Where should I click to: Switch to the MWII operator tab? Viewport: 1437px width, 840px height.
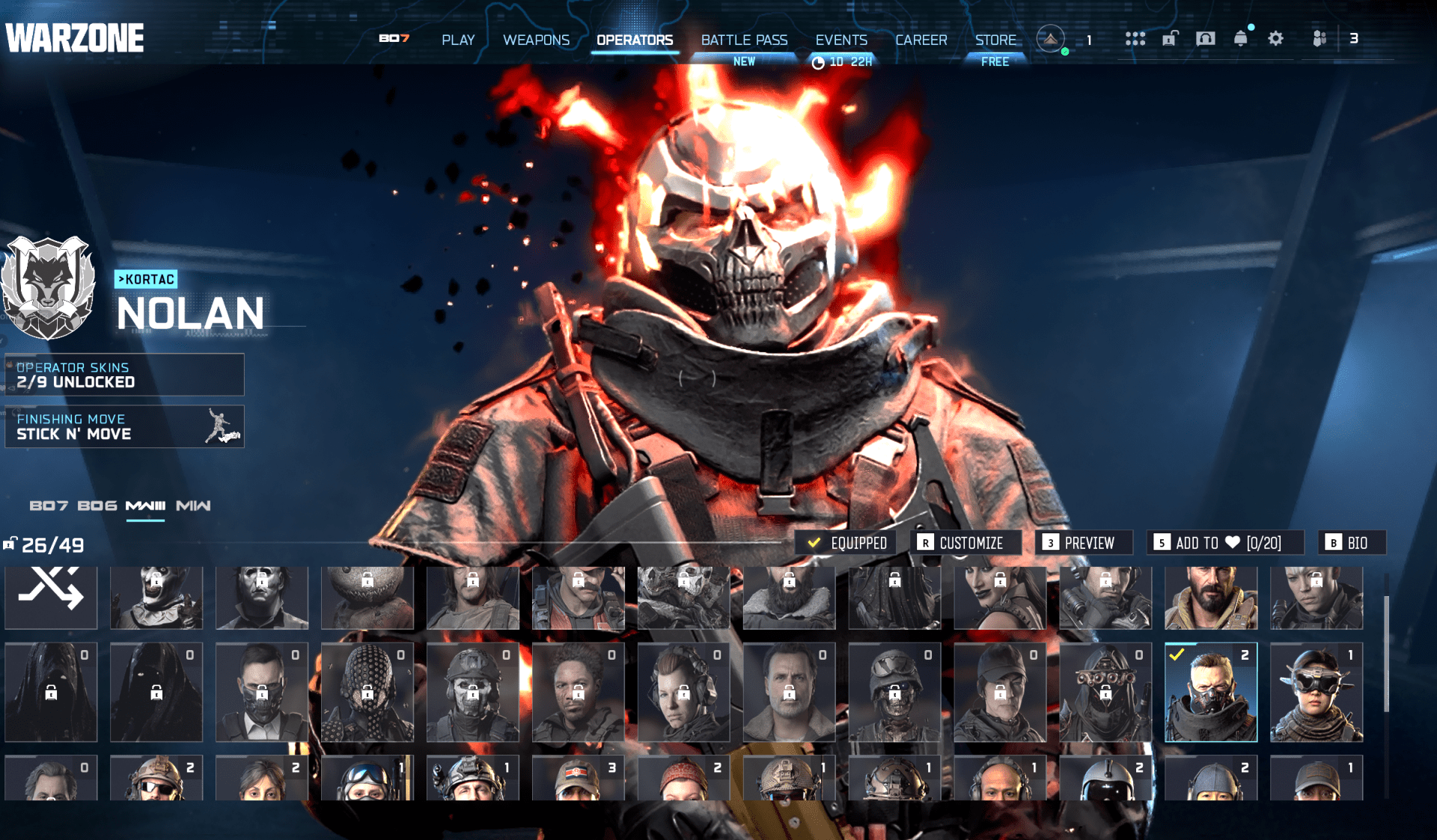click(193, 506)
